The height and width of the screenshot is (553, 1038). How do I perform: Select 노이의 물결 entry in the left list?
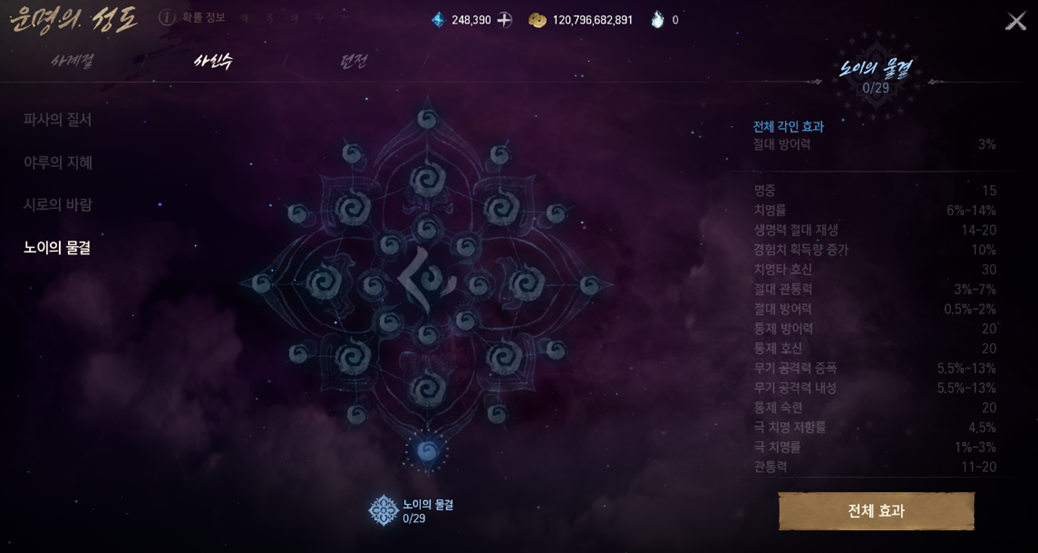[58, 248]
